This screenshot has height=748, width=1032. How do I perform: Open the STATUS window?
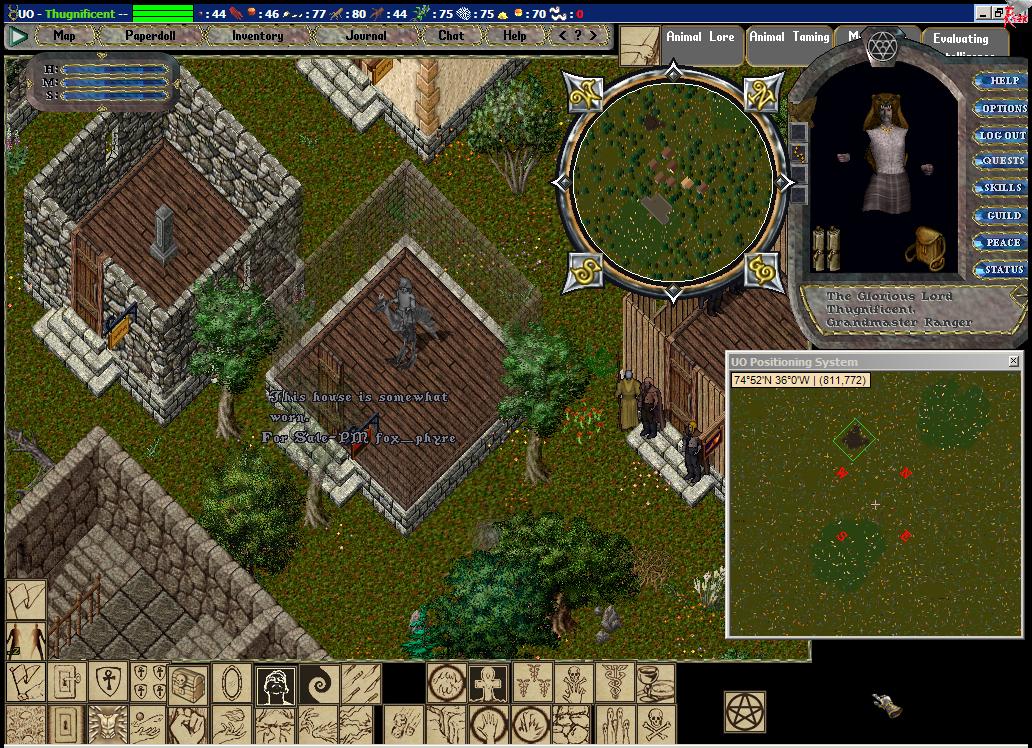[x=1003, y=269]
